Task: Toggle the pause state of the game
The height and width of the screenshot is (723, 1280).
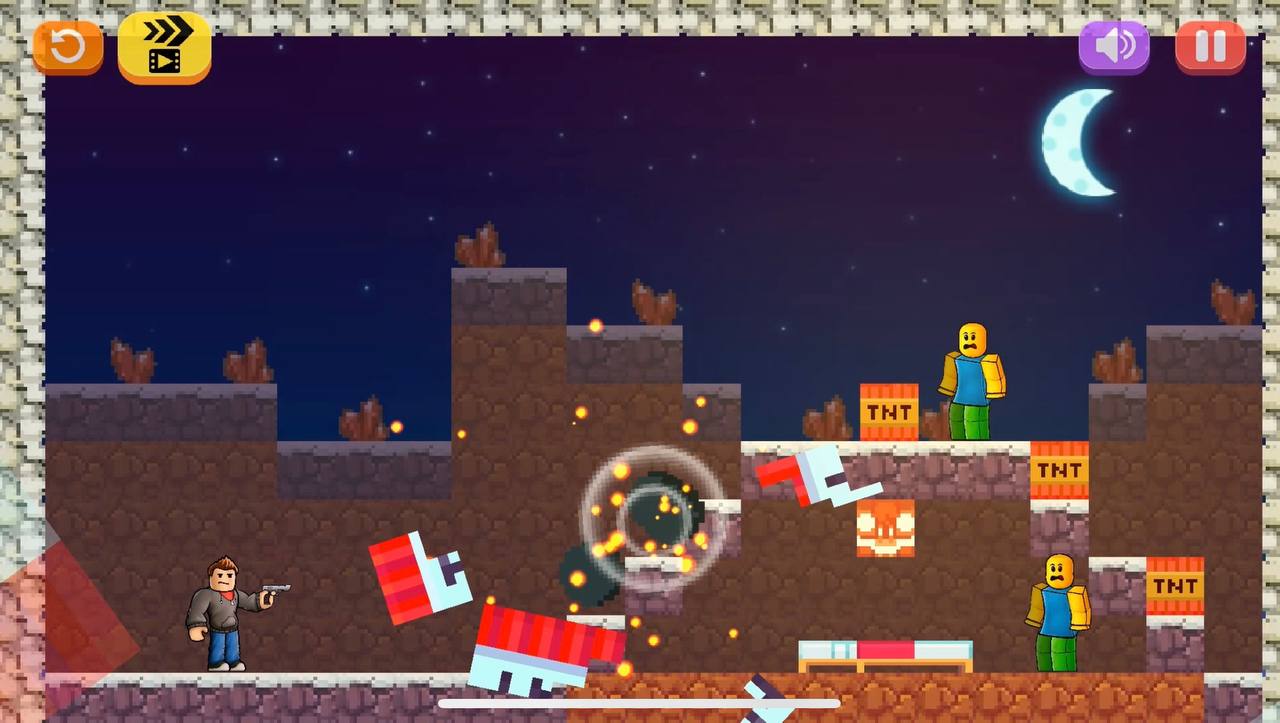Action: coord(1209,46)
